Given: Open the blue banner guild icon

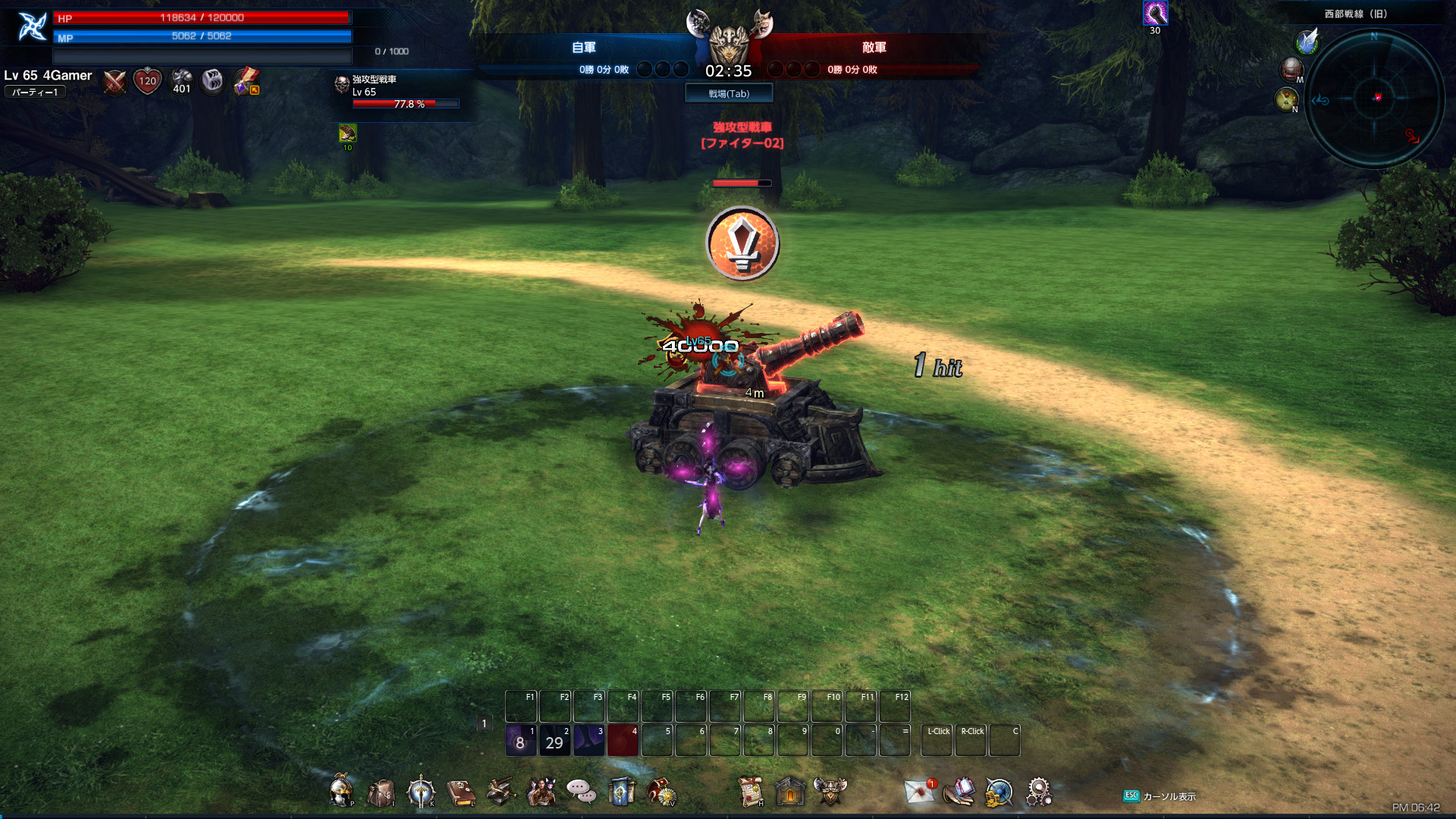Looking at the screenshot, I should click(621, 792).
